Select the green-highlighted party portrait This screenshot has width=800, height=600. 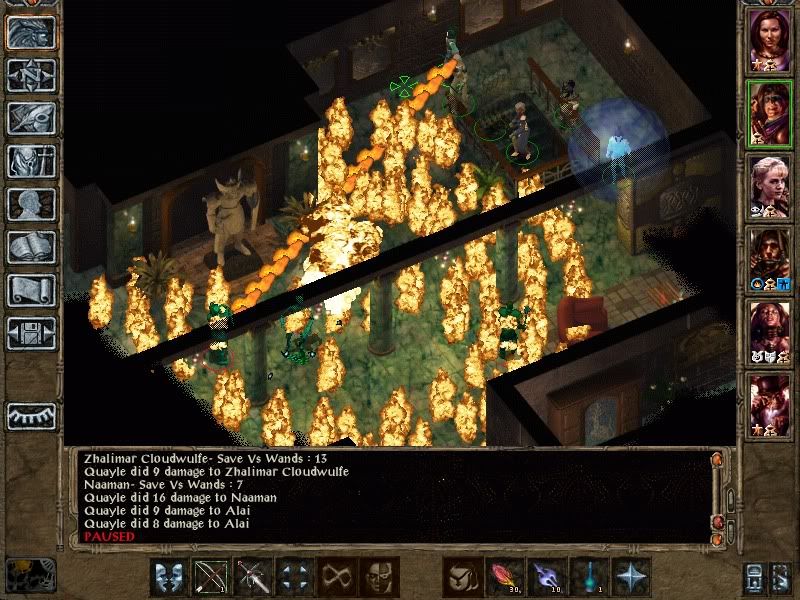(769, 112)
